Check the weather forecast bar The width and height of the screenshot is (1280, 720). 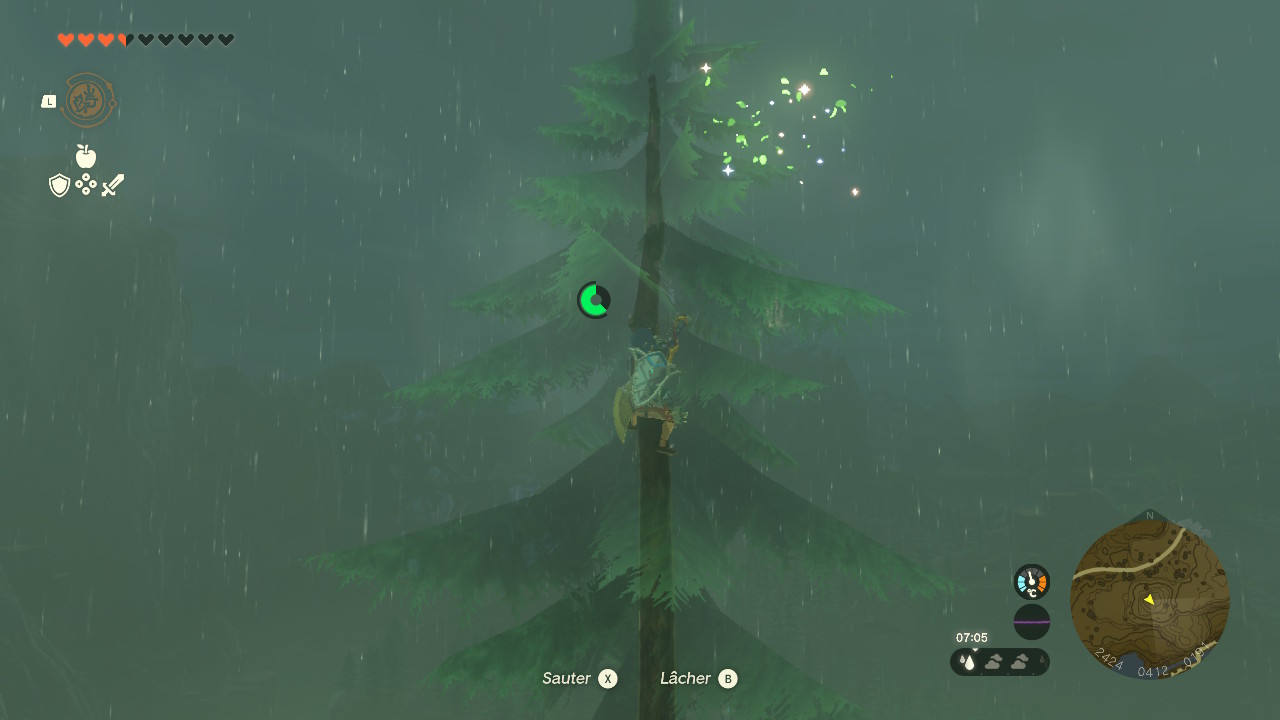point(999,661)
